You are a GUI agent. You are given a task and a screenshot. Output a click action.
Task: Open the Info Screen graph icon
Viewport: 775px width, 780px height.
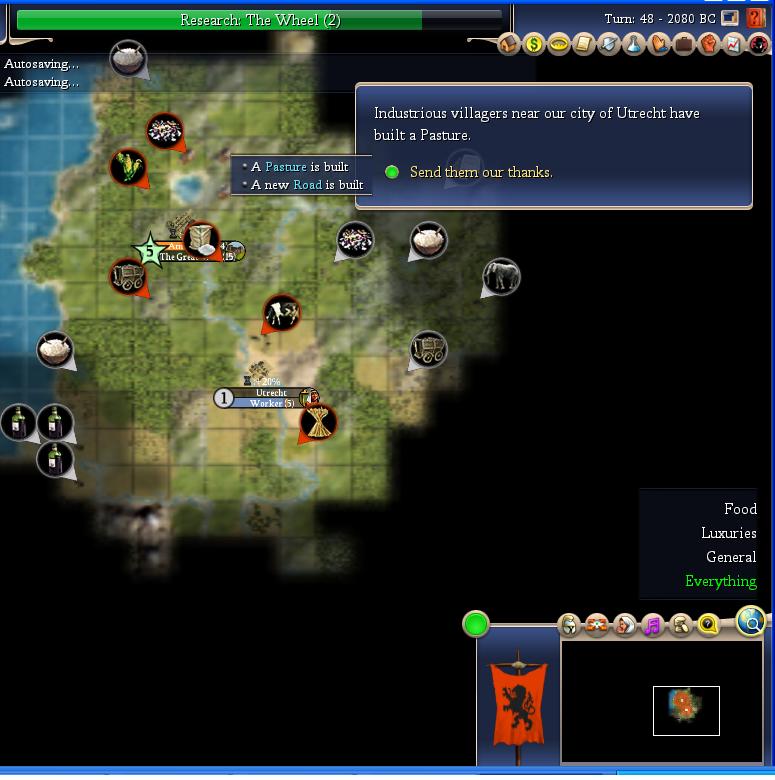(x=734, y=45)
